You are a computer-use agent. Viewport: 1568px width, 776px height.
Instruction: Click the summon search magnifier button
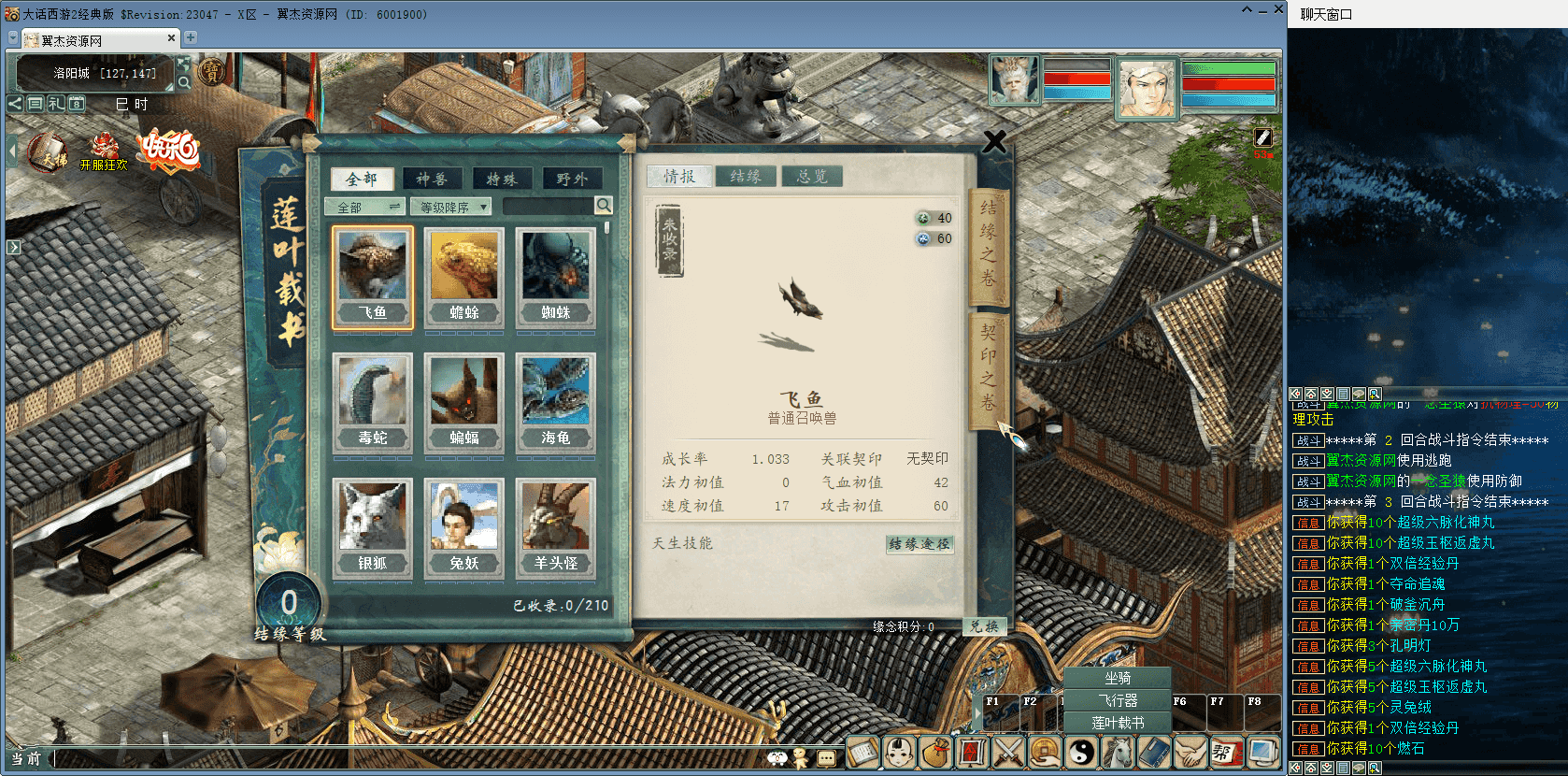pyautogui.click(x=604, y=206)
